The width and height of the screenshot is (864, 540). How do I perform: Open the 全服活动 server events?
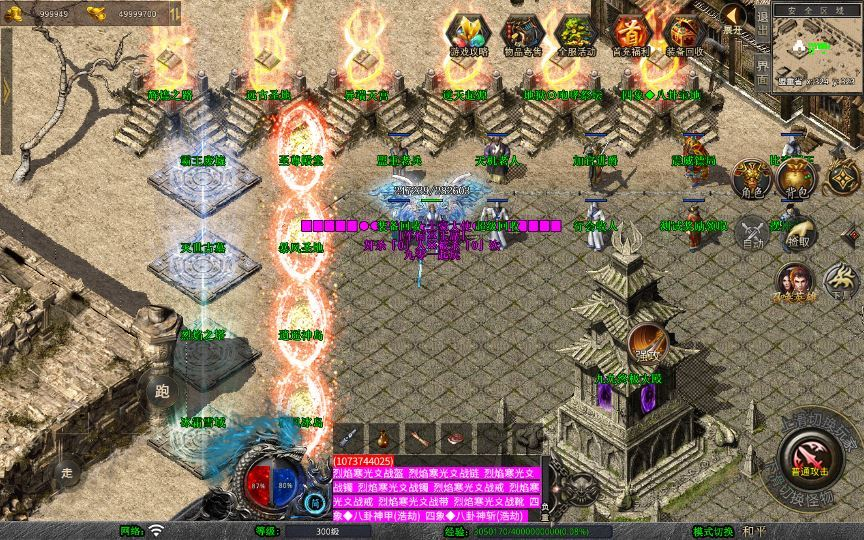point(576,35)
